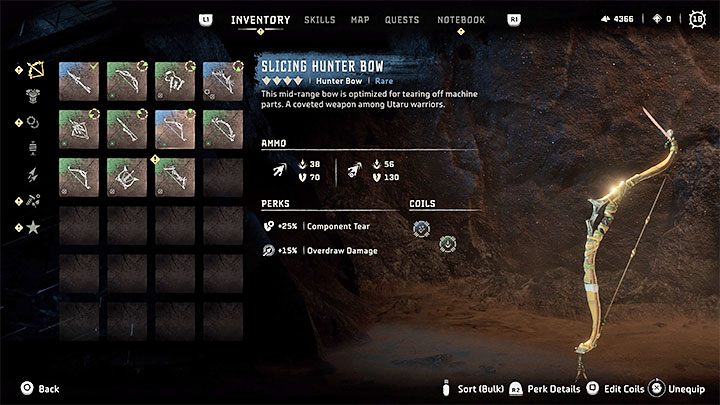Go to the Quests tab
Screen dimensions: 720x405
click(403, 20)
